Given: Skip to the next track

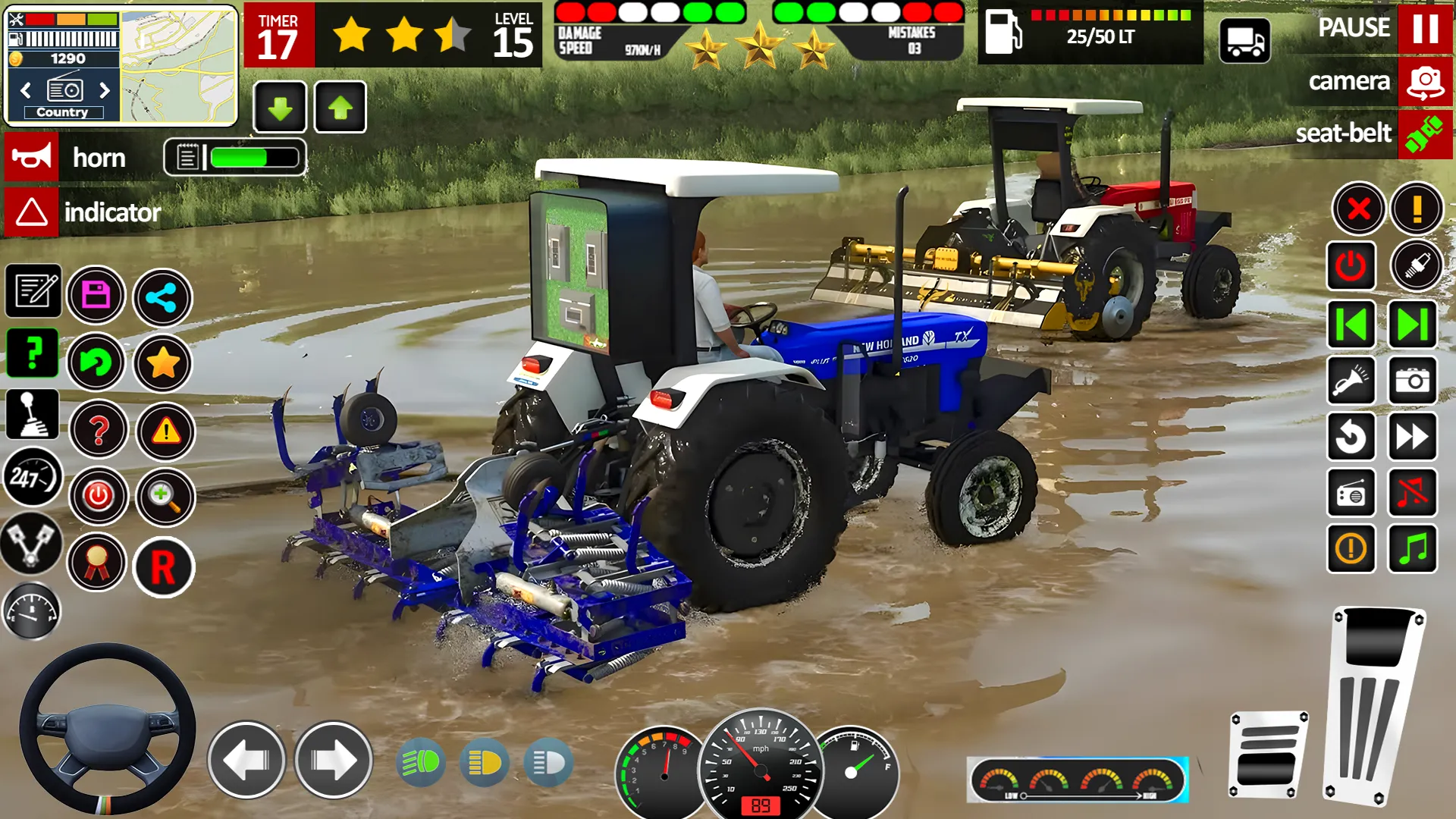Looking at the screenshot, I should [1412, 325].
